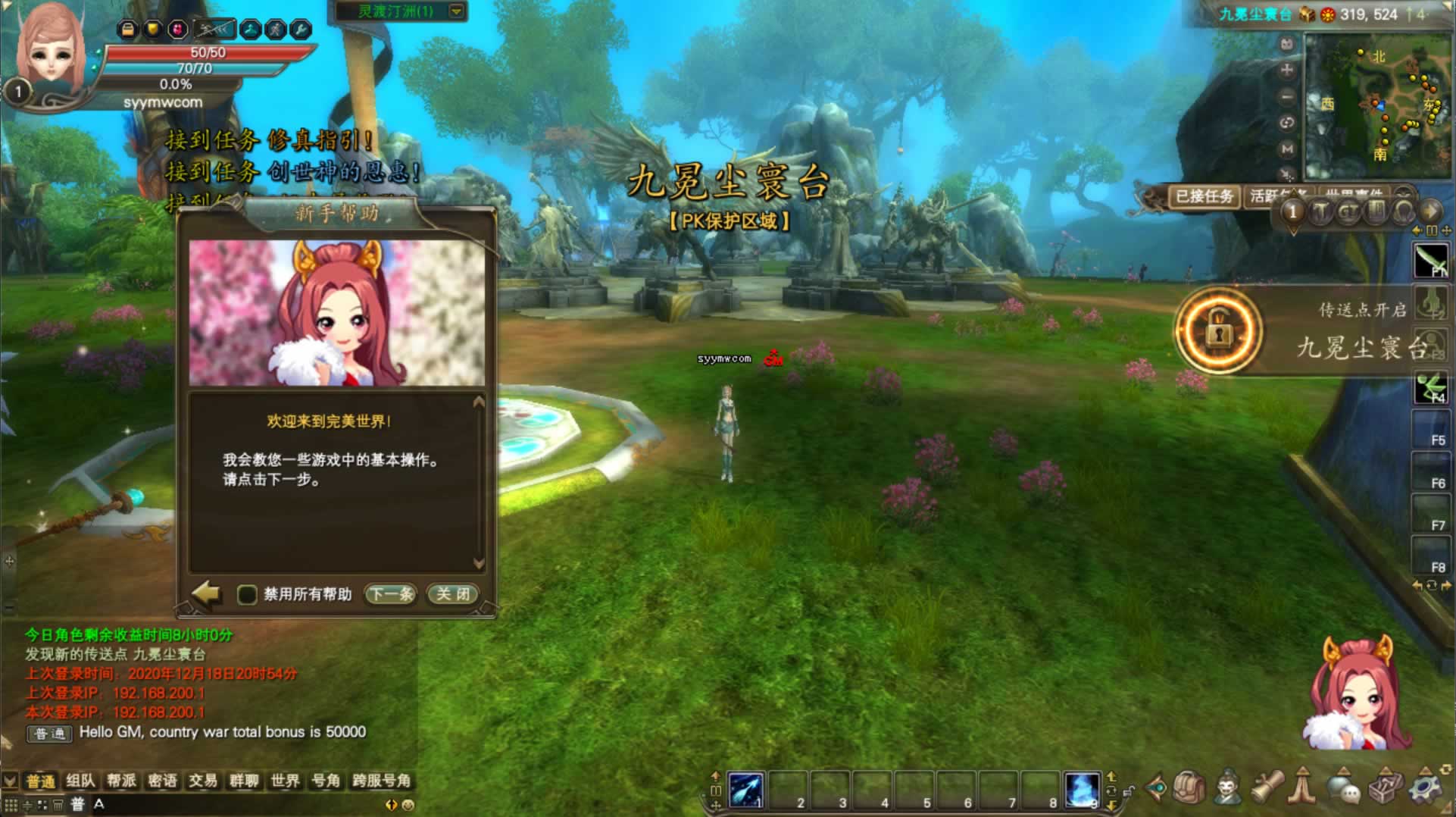Switch chat to the 组队 (team) channel
1456x817 pixels.
click(x=80, y=781)
